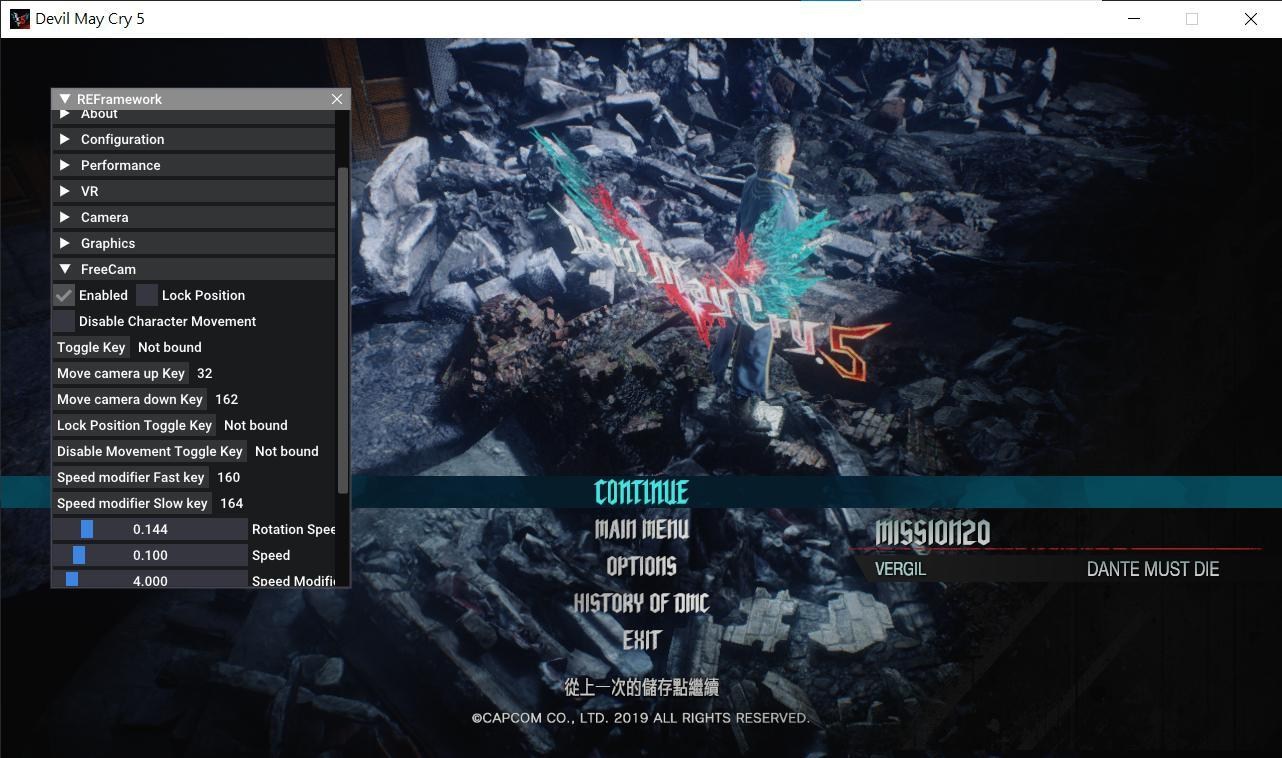1282x758 pixels.
Task: Bind the FreeCam Toggle Key
Action: pyautogui.click(x=91, y=347)
